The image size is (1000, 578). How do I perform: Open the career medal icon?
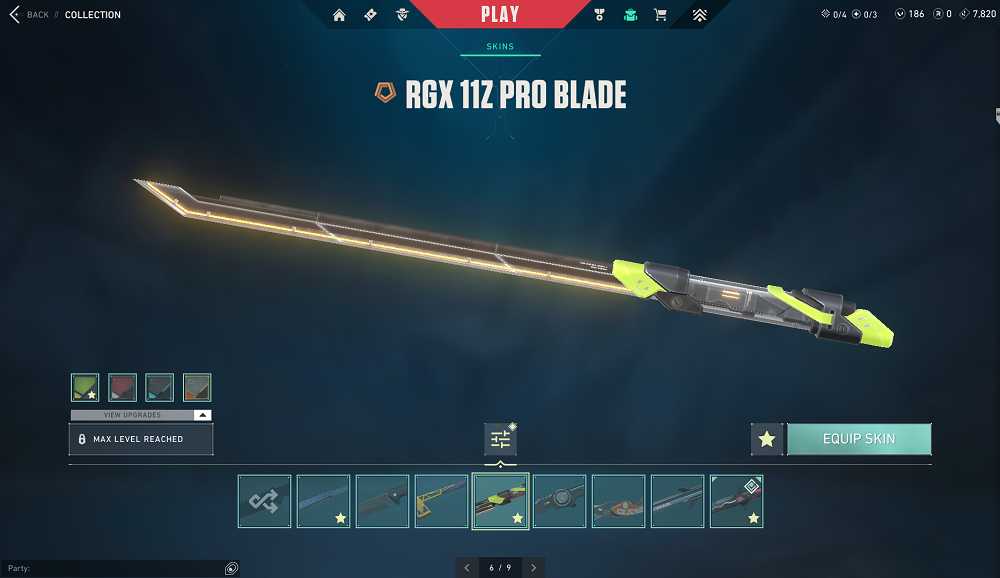click(599, 15)
